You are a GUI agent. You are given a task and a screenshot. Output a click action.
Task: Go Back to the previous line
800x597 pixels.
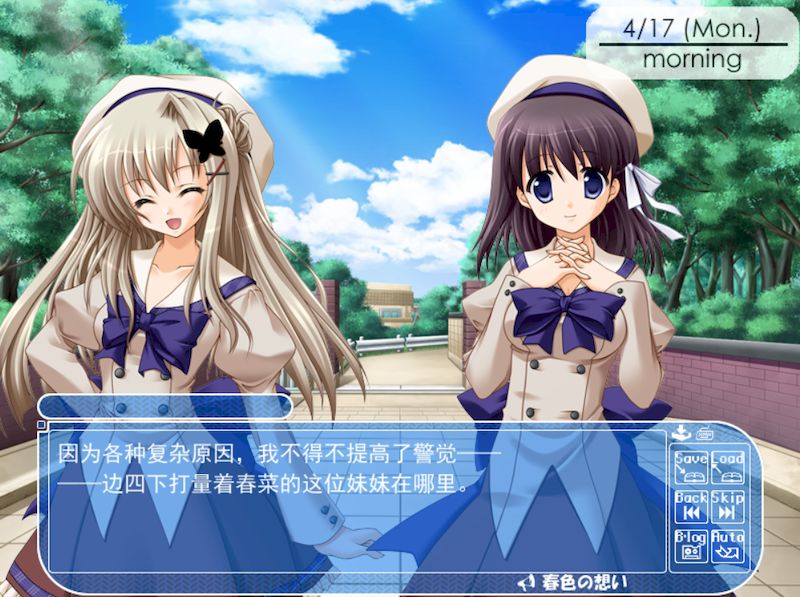690,506
